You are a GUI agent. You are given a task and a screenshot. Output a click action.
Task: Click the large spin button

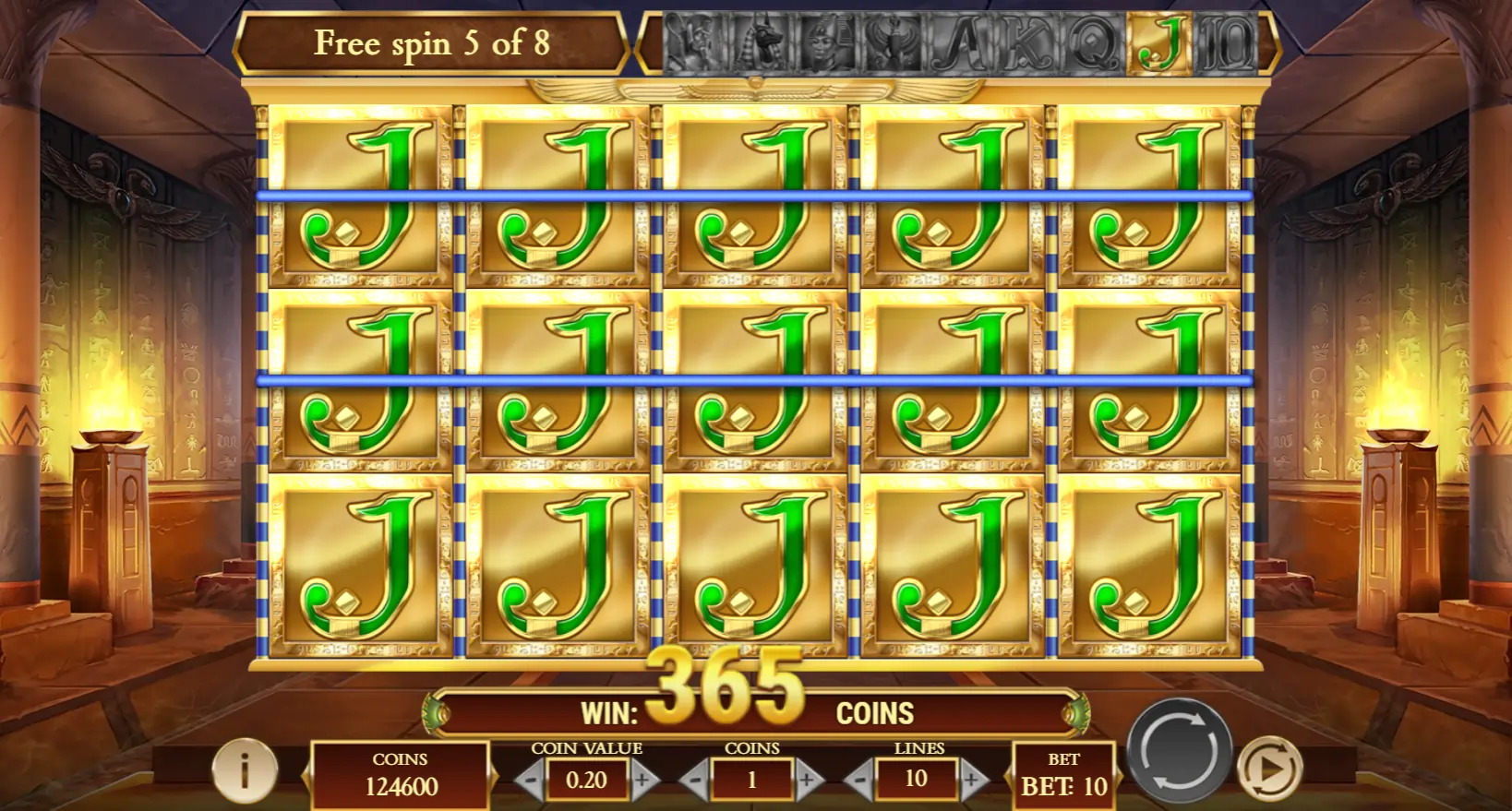point(1179,750)
